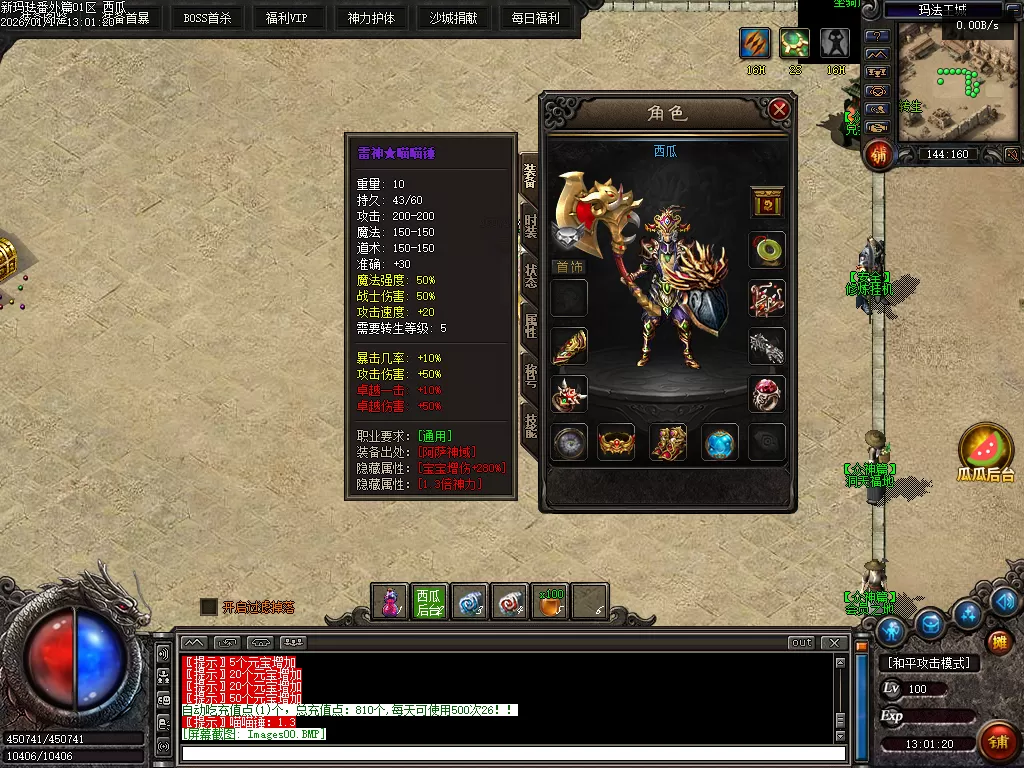
Task: Select the 神力护体 top menu button
Action: click(x=371, y=18)
